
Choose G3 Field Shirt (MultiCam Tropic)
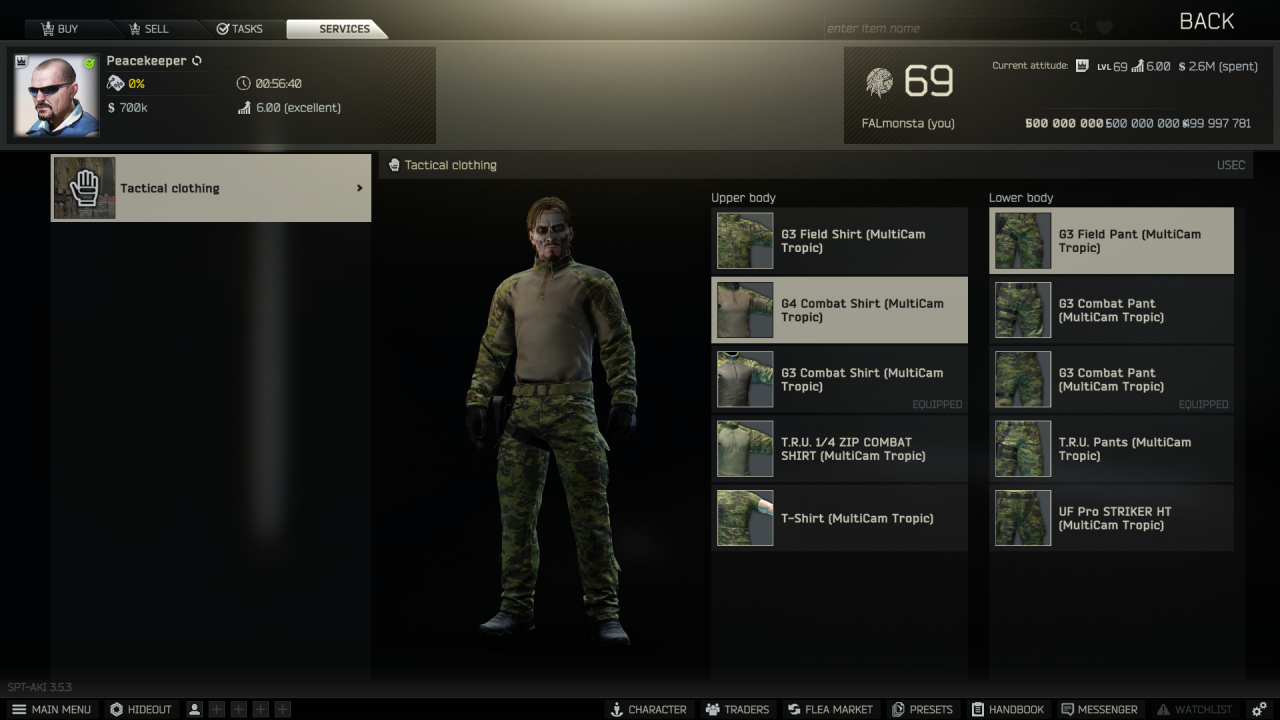(839, 241)
